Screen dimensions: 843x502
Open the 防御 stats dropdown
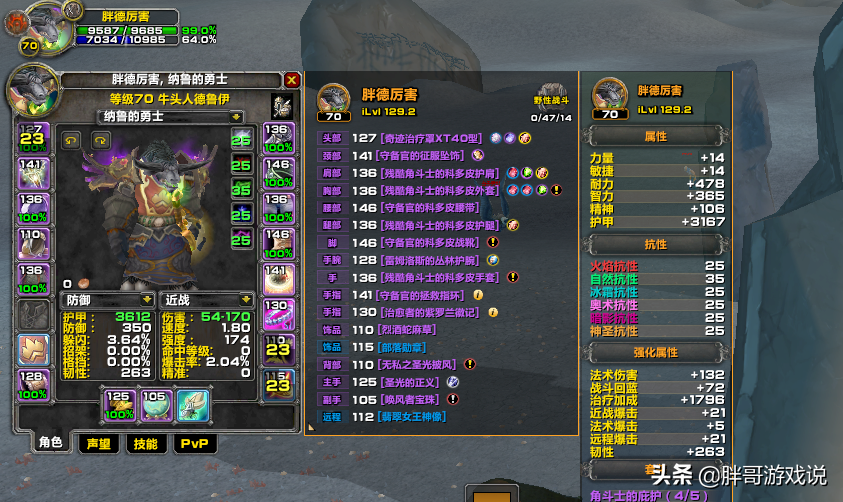point(148,299)
